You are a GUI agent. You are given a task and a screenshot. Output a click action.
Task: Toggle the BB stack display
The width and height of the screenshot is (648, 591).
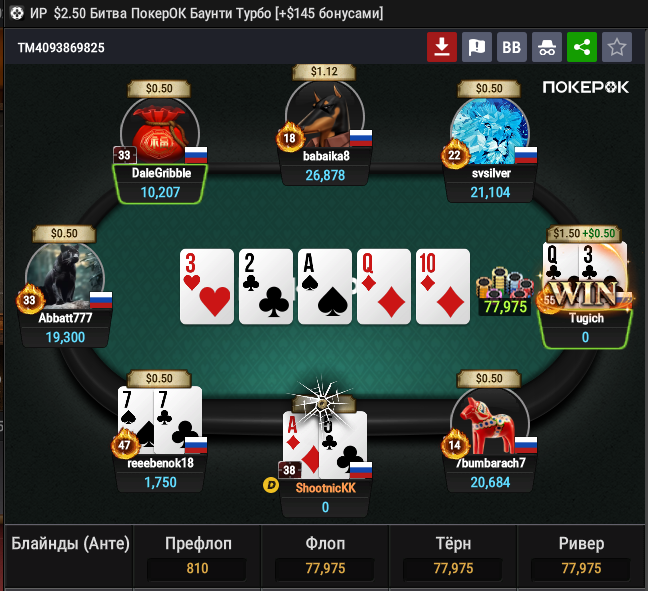pos(512,47)
